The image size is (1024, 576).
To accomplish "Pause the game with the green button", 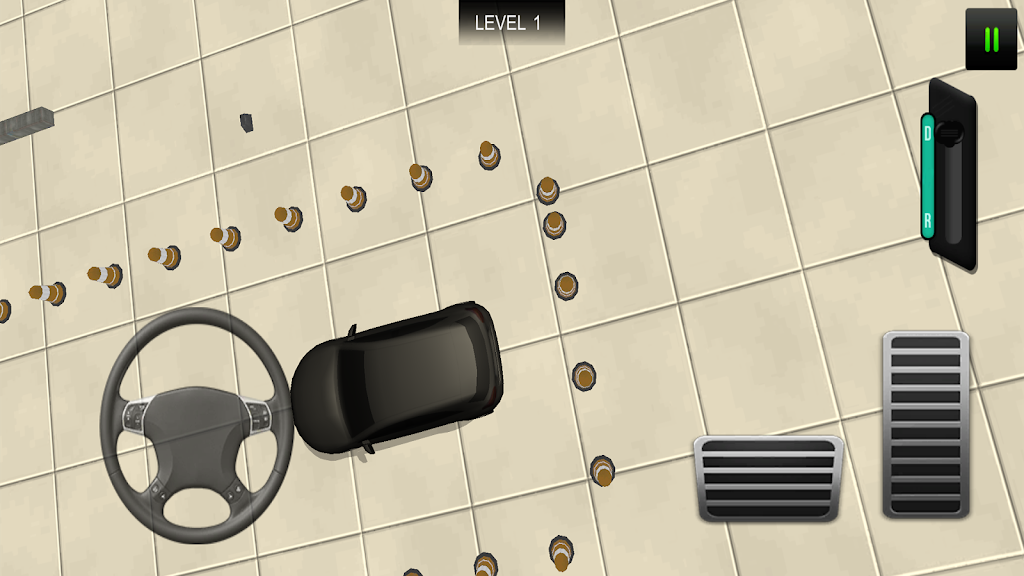I will pyautogui.click(x=991, y=40).
